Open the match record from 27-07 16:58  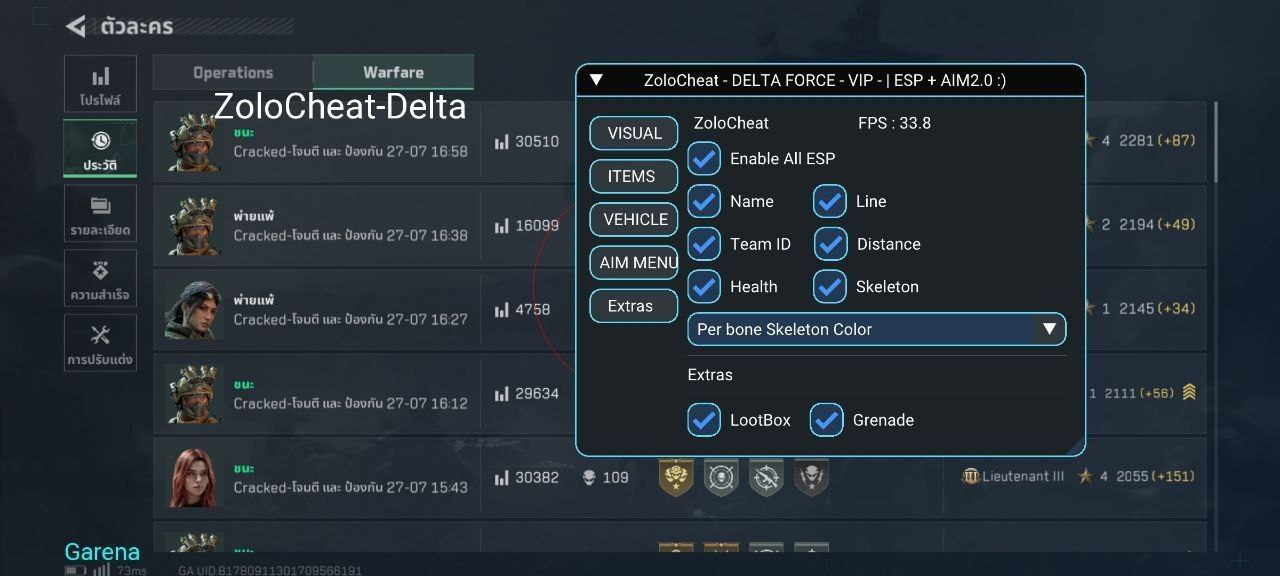350,142
